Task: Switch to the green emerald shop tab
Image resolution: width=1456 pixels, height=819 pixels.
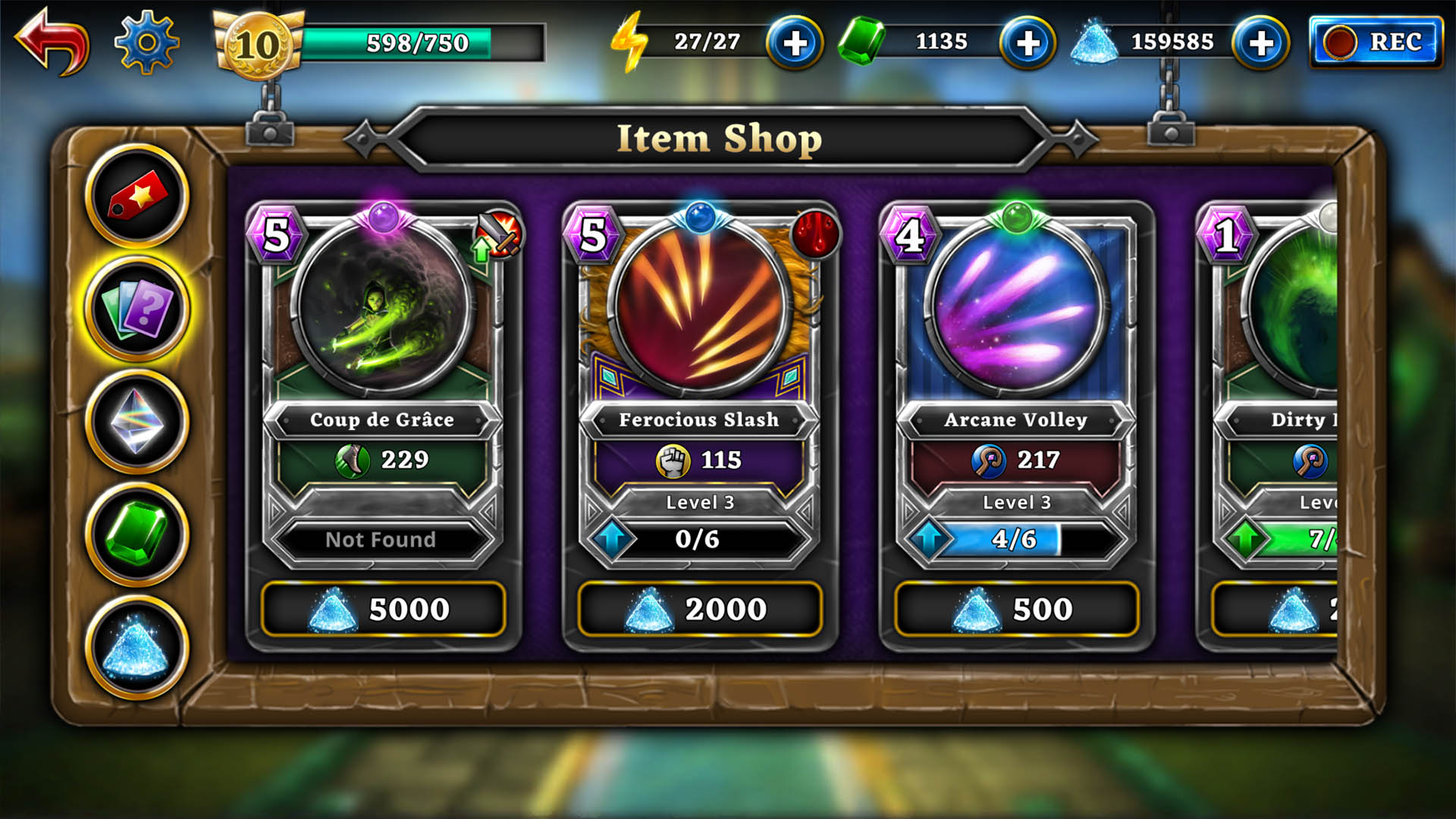Action: coord(137,535)
